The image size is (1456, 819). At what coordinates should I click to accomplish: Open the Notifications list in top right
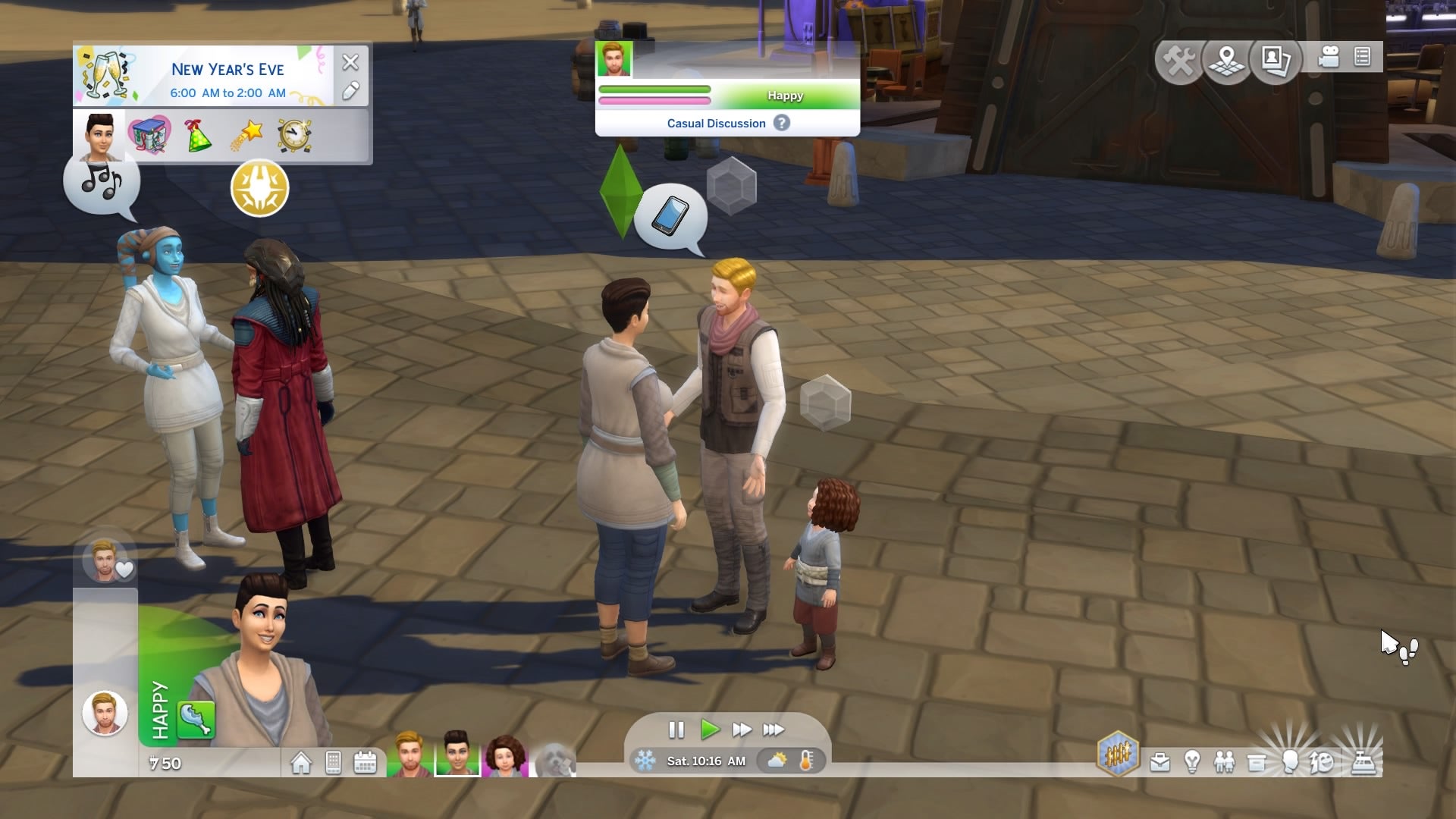coord(1361,57)
